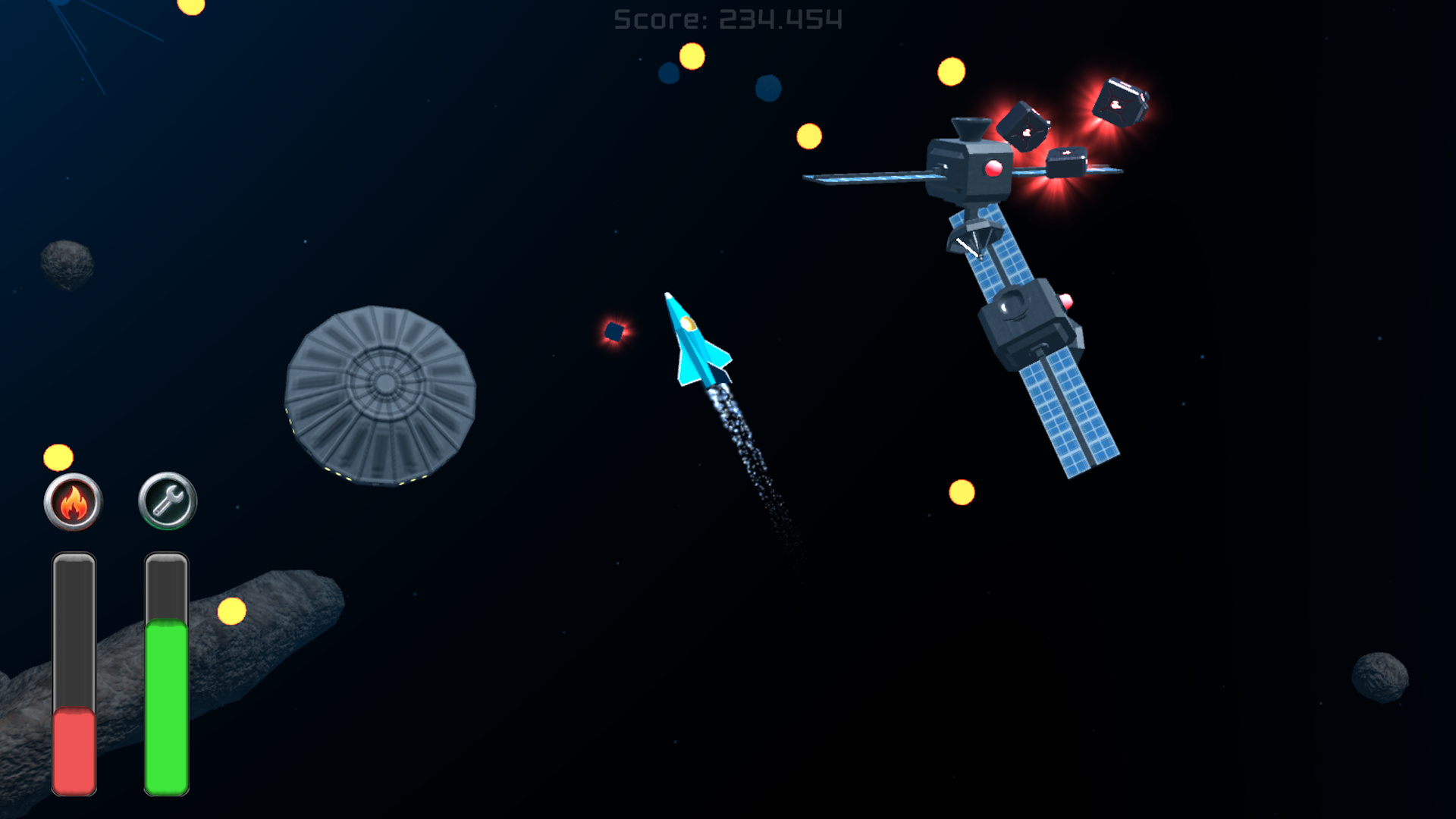Collect the yellow orb near the flame icon
Viewport: 1456px width, 819px height.
click(x=57, y=457)
